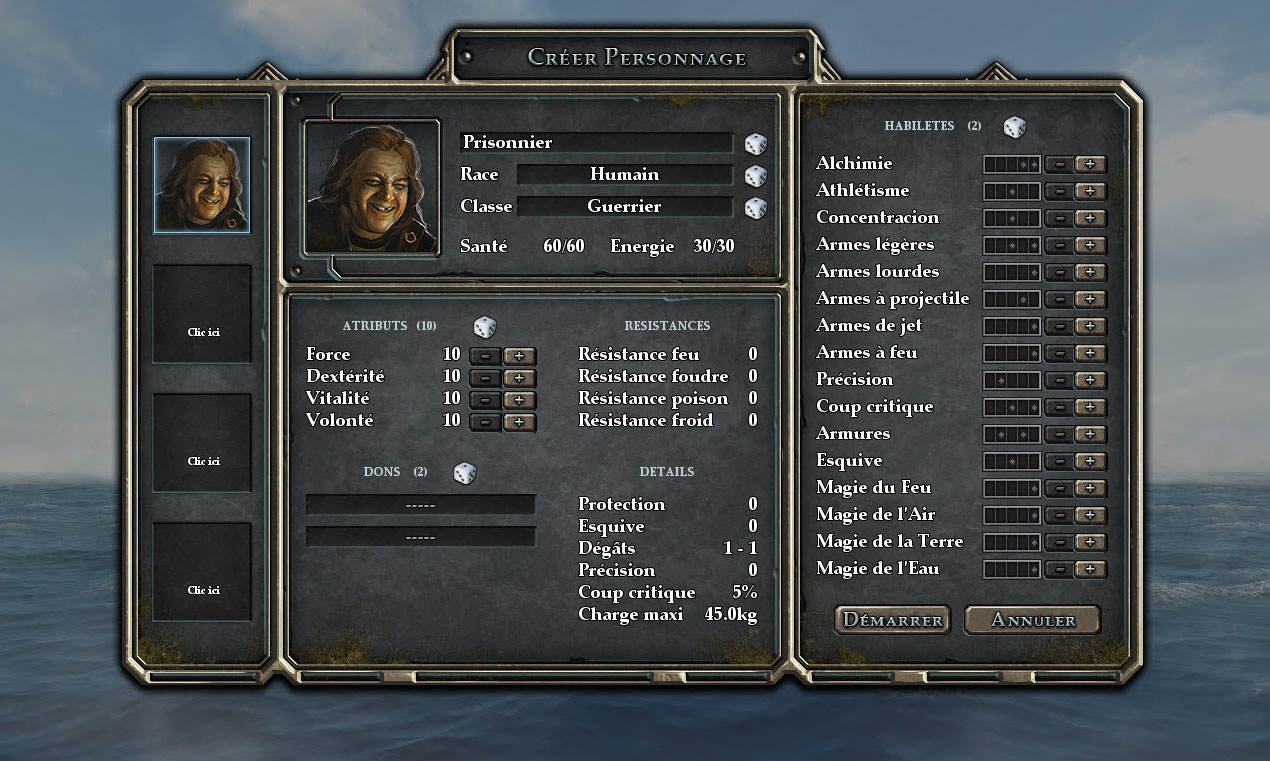This screenshot has width=1270, height=761.
Task: Lower the Armures skill with minus
Action: point(1058,434)
